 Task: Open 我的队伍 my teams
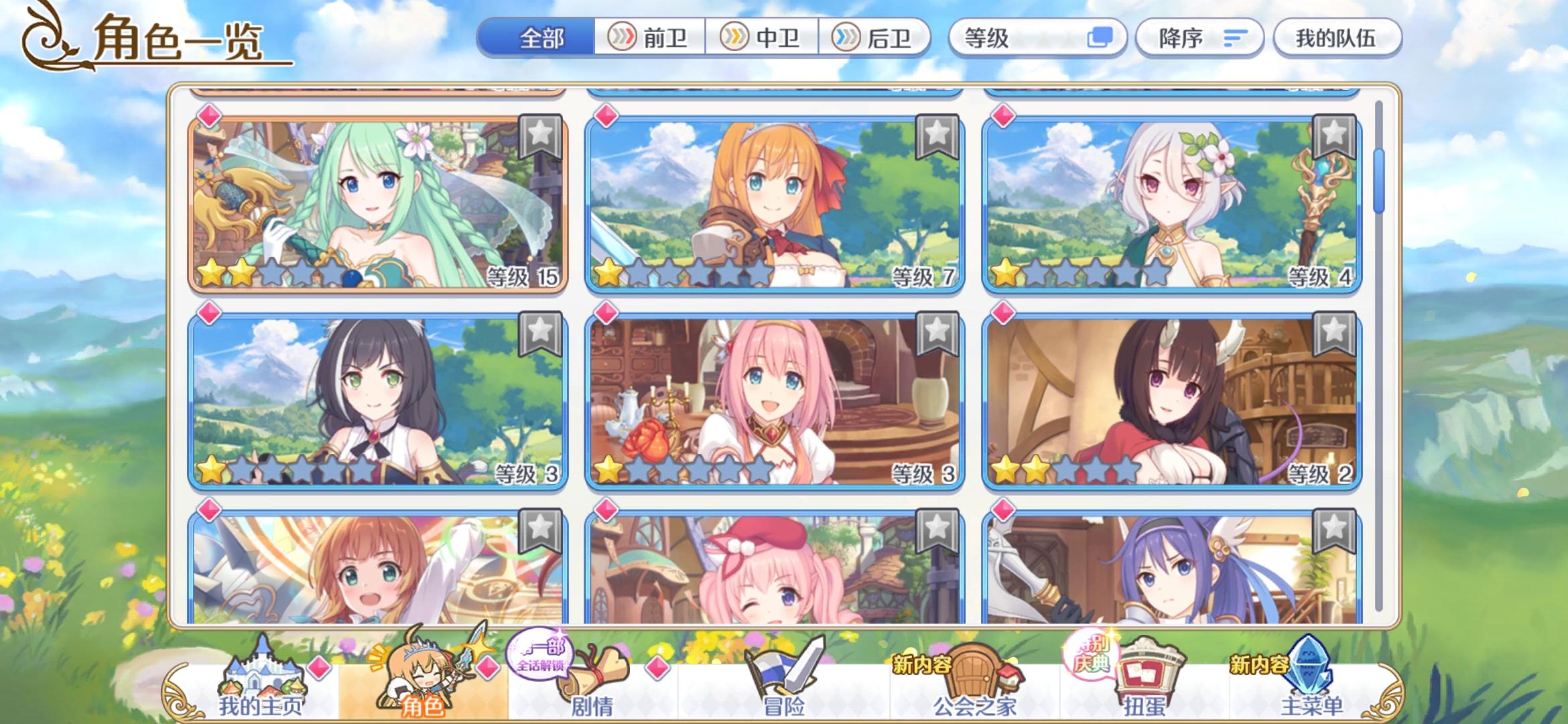point(1337,38)
